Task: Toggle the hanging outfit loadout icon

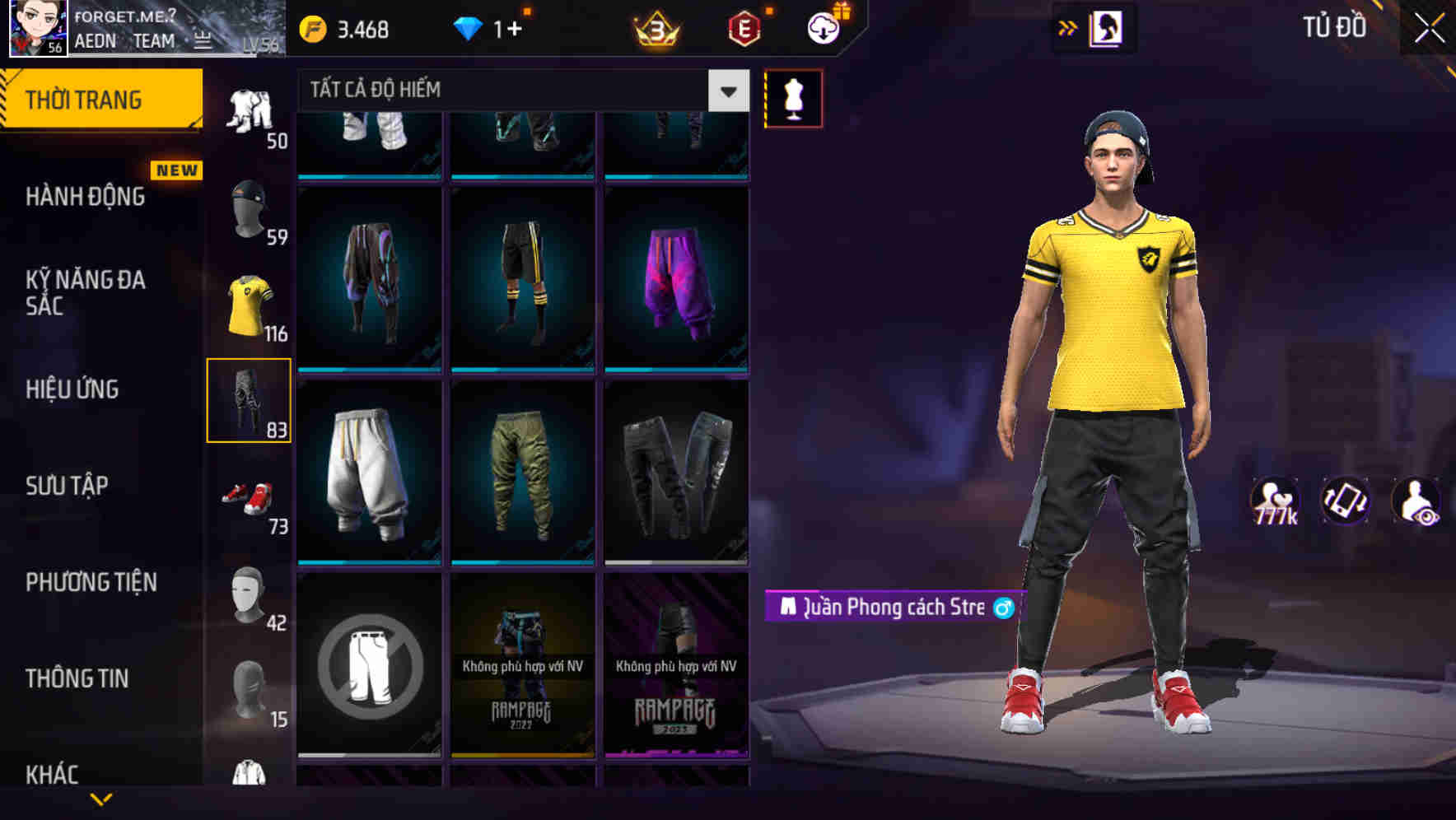Action: tap(1108, 27)
